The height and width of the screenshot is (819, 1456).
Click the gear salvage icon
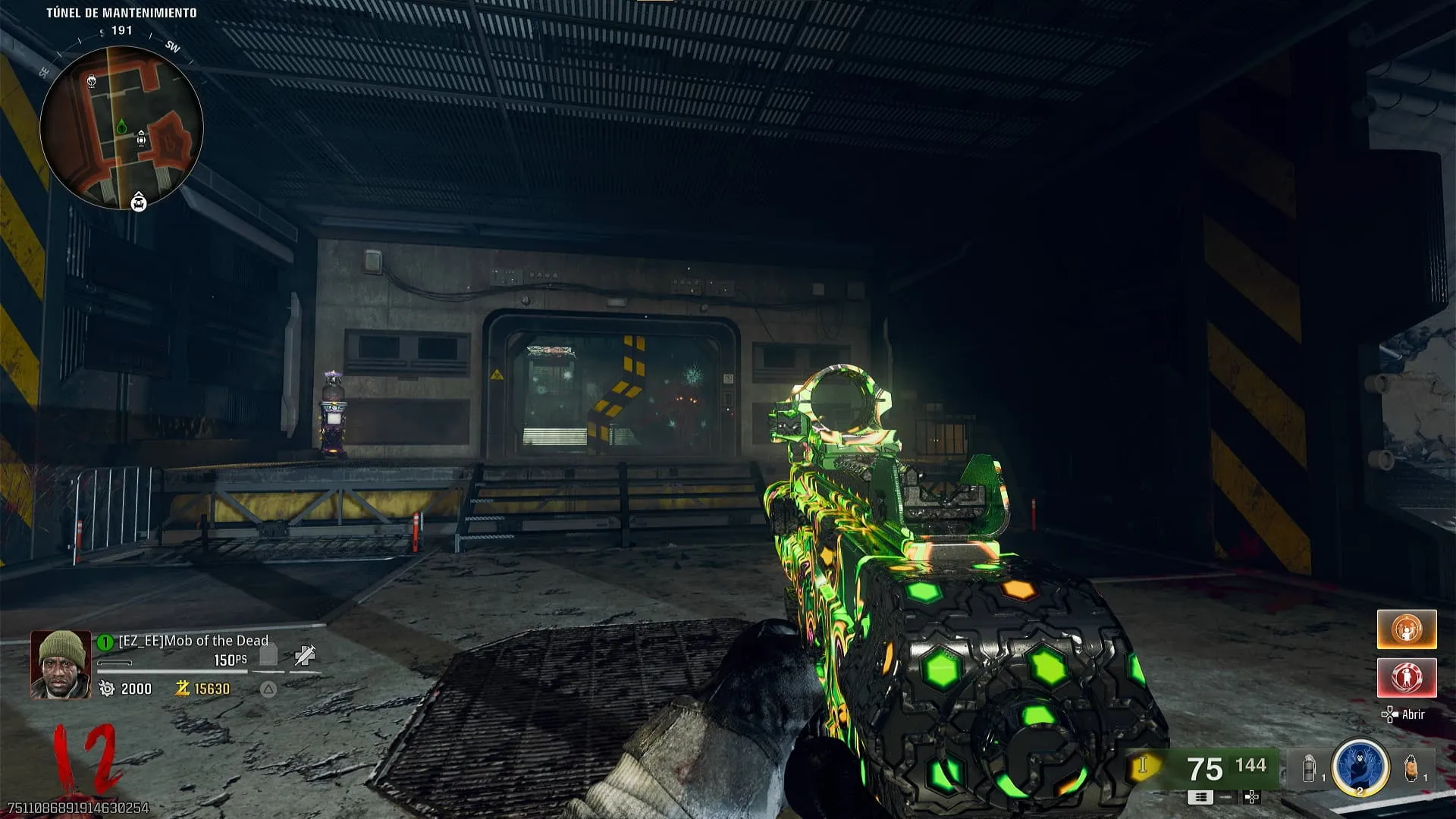click(107, 689)
